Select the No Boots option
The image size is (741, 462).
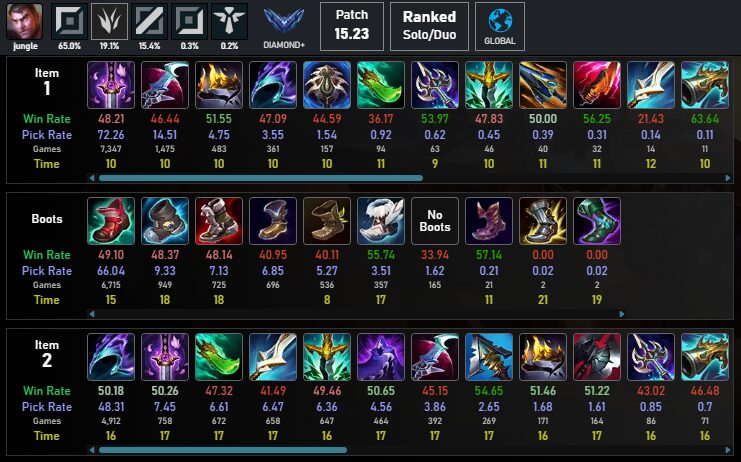[x=435, y=220]
